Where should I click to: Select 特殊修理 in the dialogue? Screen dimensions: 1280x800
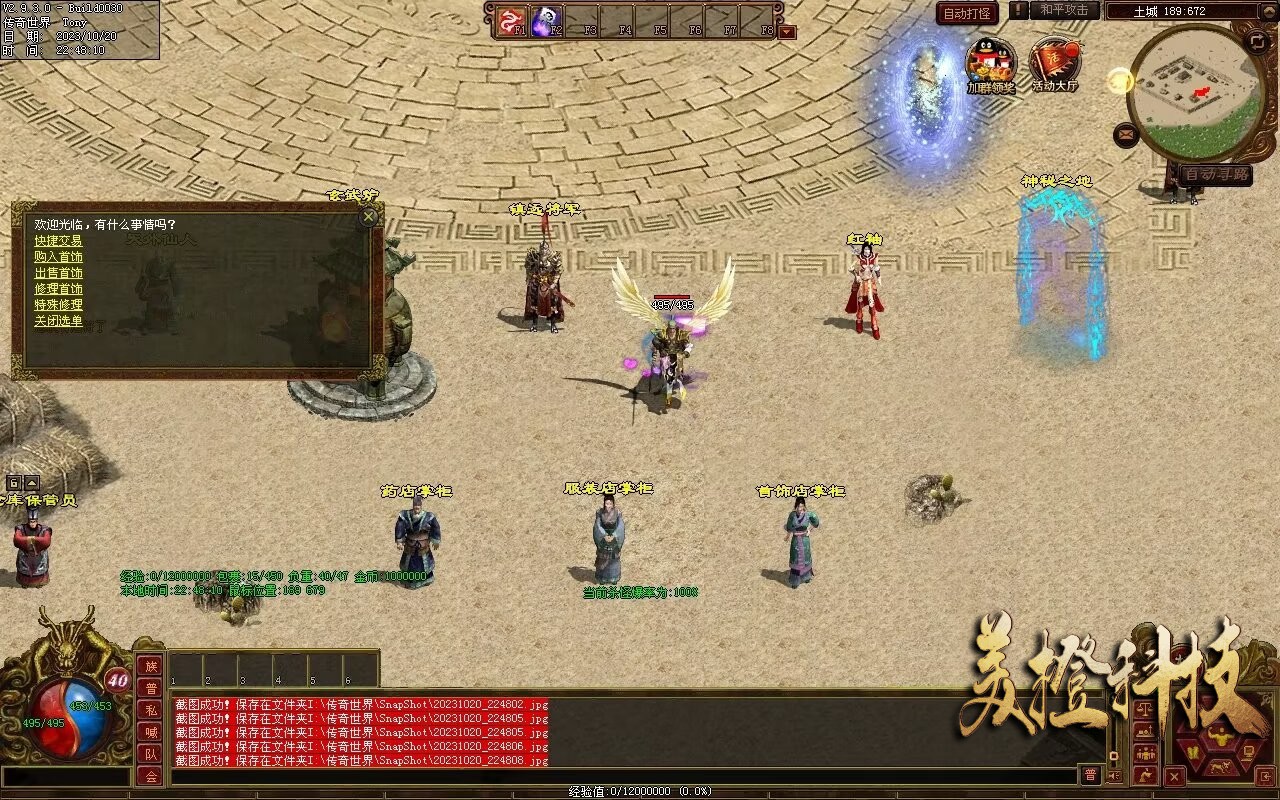coord(58,305)
